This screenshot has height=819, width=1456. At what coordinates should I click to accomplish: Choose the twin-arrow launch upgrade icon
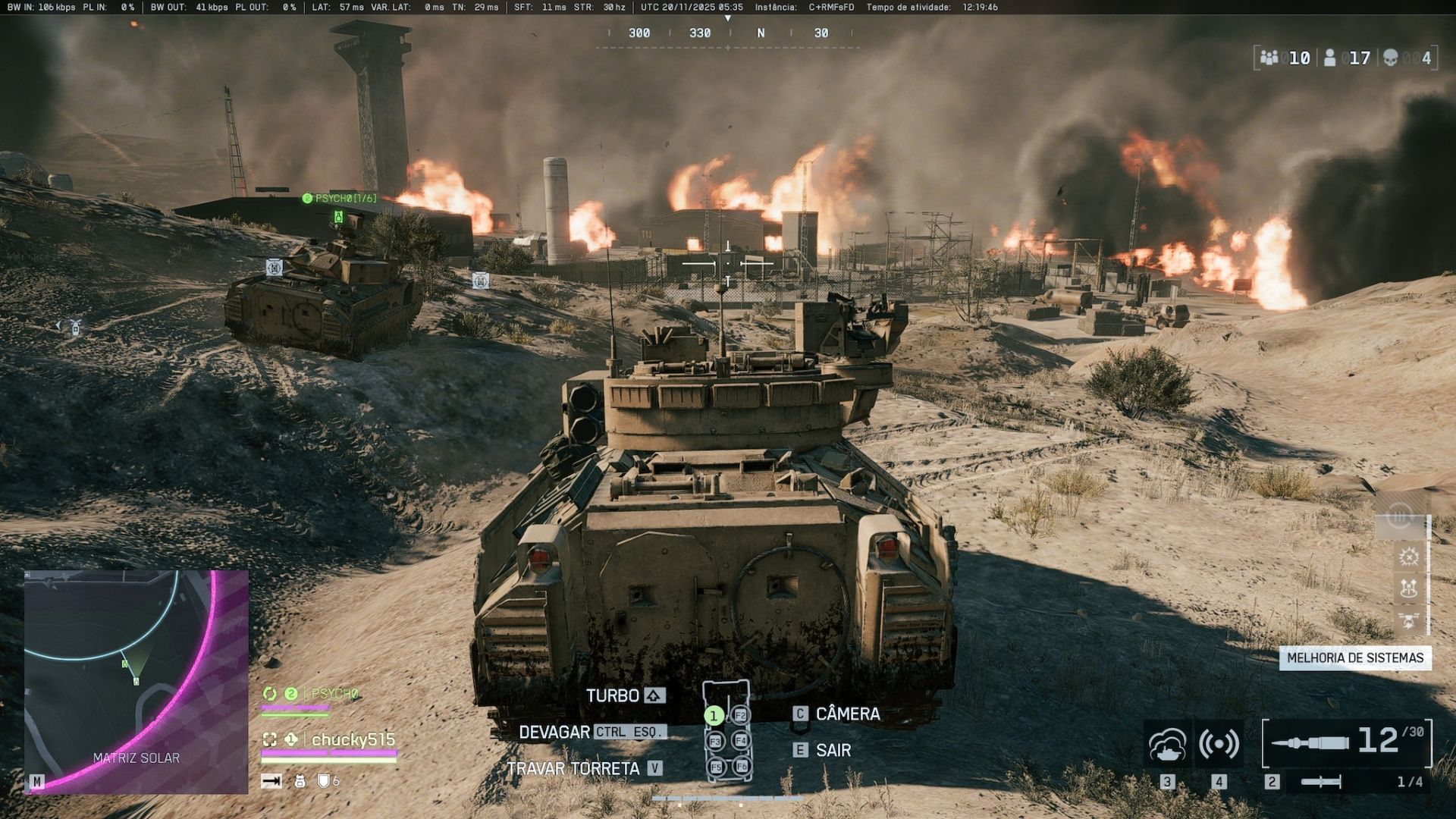(x=1409, y=588)
